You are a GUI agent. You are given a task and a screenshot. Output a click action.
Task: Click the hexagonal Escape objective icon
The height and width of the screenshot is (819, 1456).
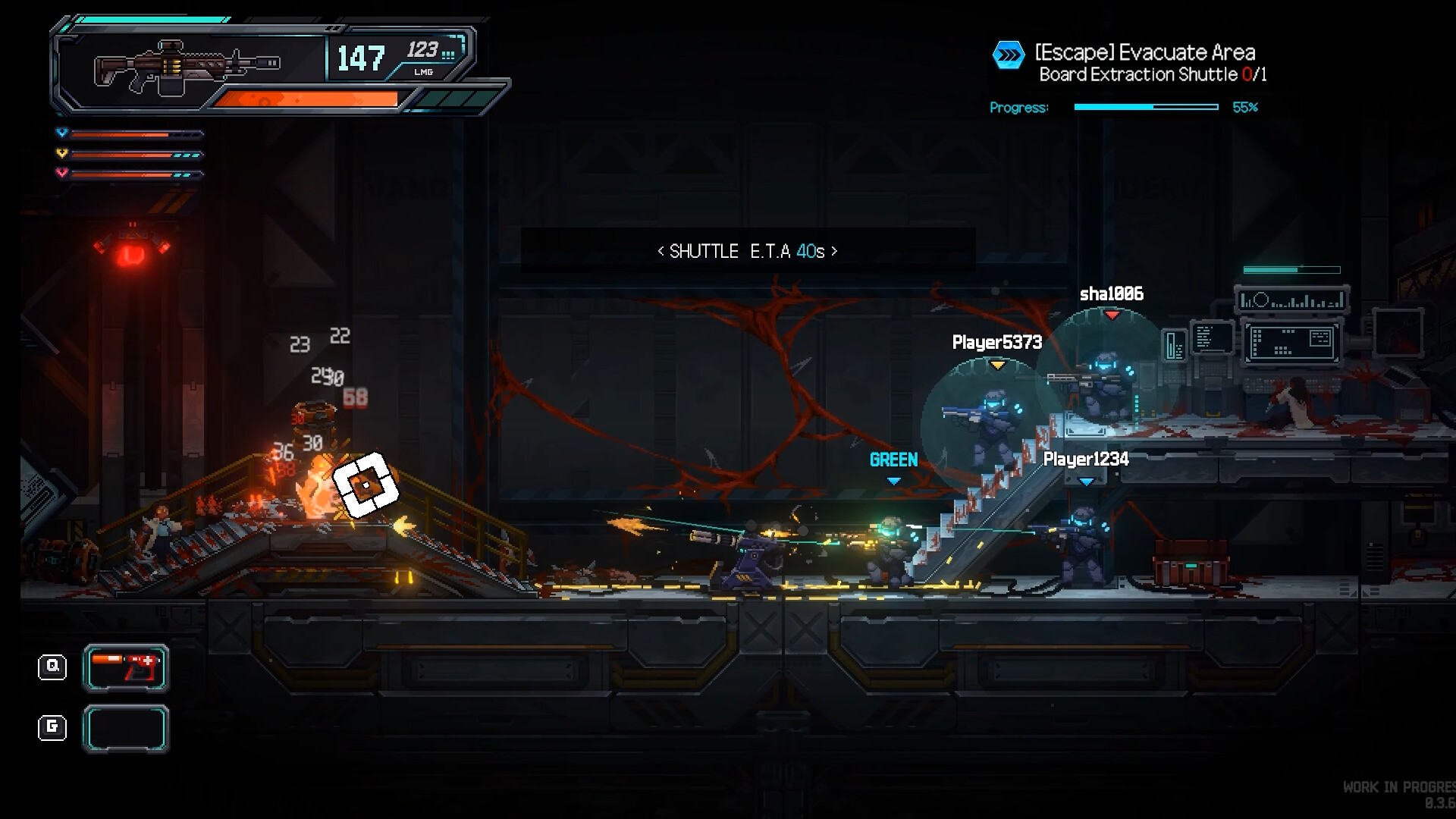click(x=1009, y=53)
